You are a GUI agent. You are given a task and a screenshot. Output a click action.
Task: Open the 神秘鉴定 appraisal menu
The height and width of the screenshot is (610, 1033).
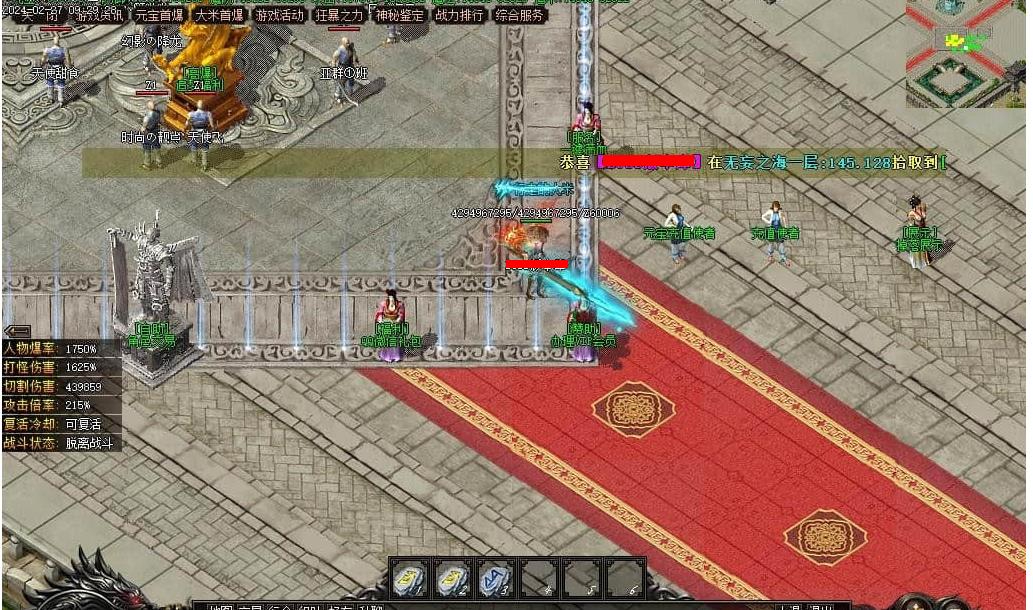click(399, 15)
